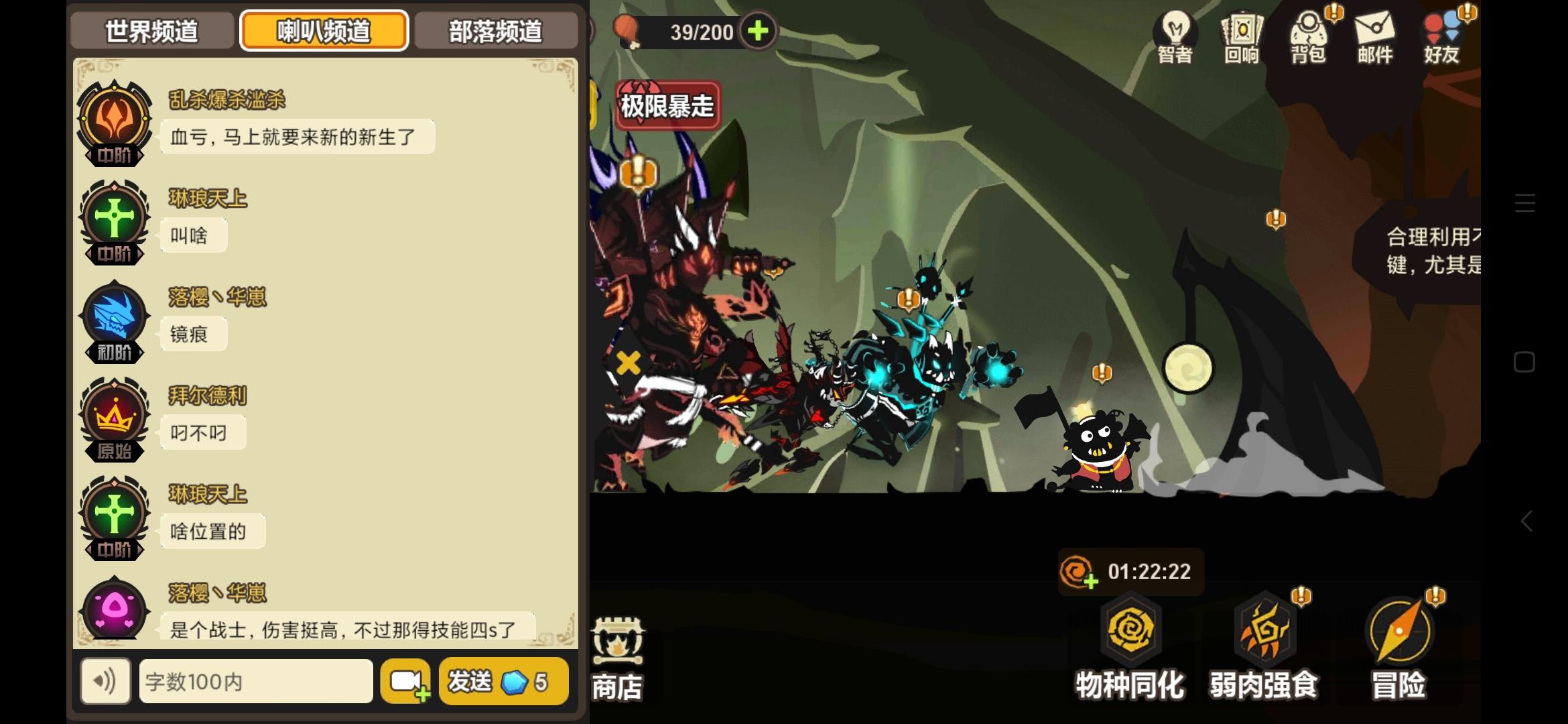Switch to the 部落频道 tribe channel
The height and width of the screenshot is (724, 1568).
(x=496, y=30)
